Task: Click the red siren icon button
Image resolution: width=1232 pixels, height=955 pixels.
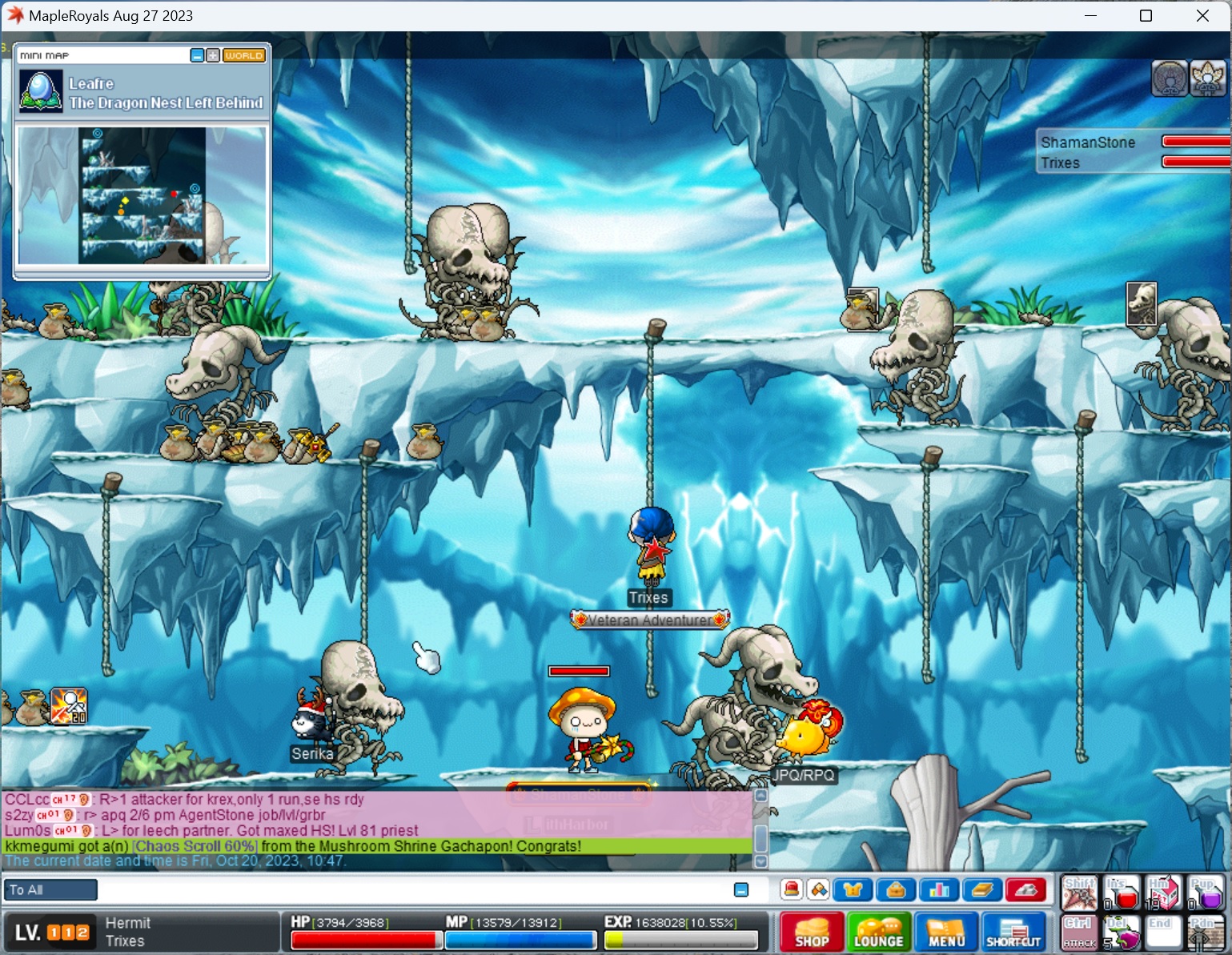Action: [x=792, y=889]
